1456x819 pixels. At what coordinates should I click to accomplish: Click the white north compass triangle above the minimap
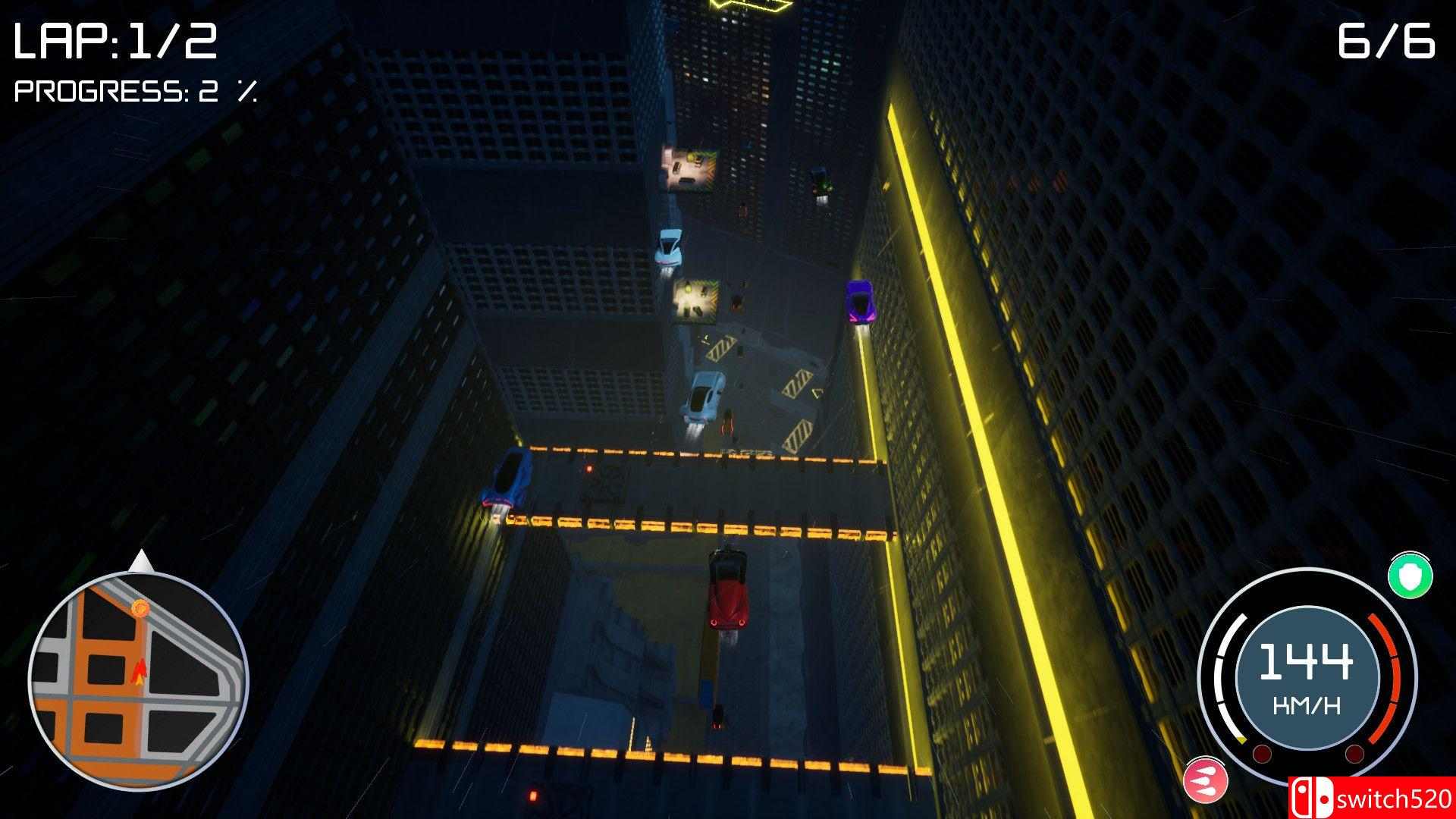tap(140, 559)
